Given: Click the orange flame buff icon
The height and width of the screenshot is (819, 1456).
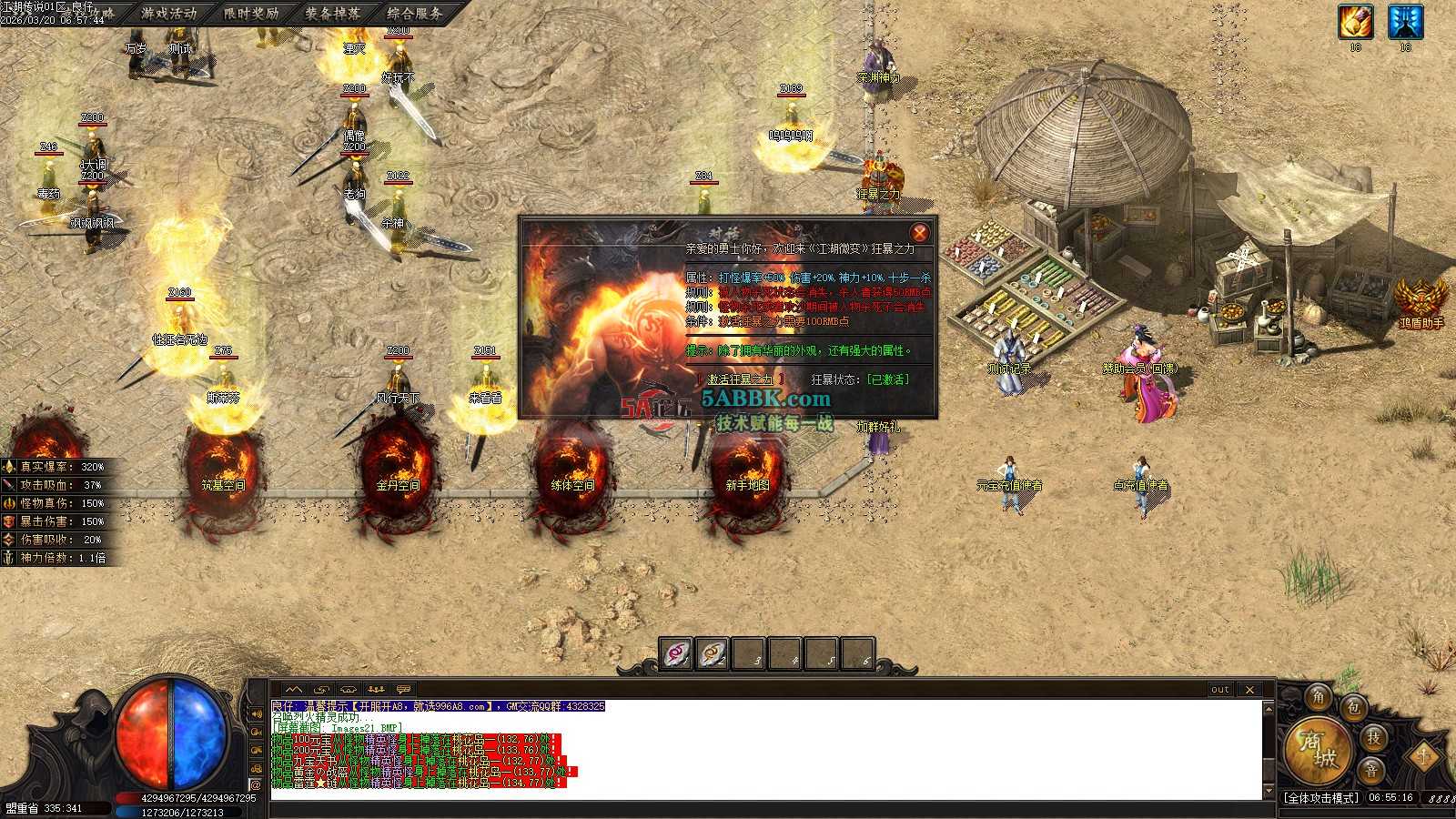Looking at the screenshot, I should tap(1355, 22).
